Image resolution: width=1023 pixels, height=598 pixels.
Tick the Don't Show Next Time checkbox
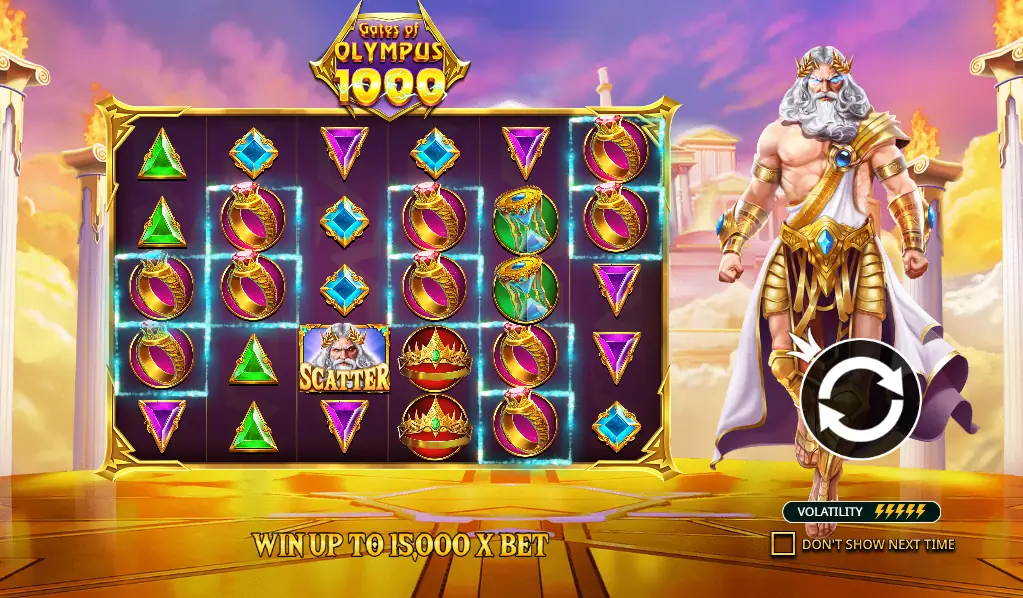(x=783, y=544)
